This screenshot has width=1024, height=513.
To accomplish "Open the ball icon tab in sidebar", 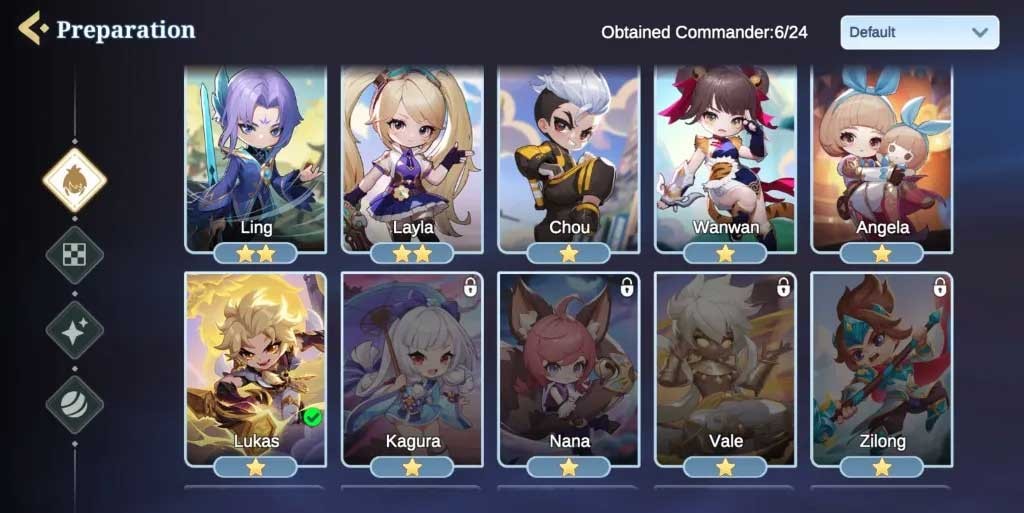I will [x=75, y=404].
